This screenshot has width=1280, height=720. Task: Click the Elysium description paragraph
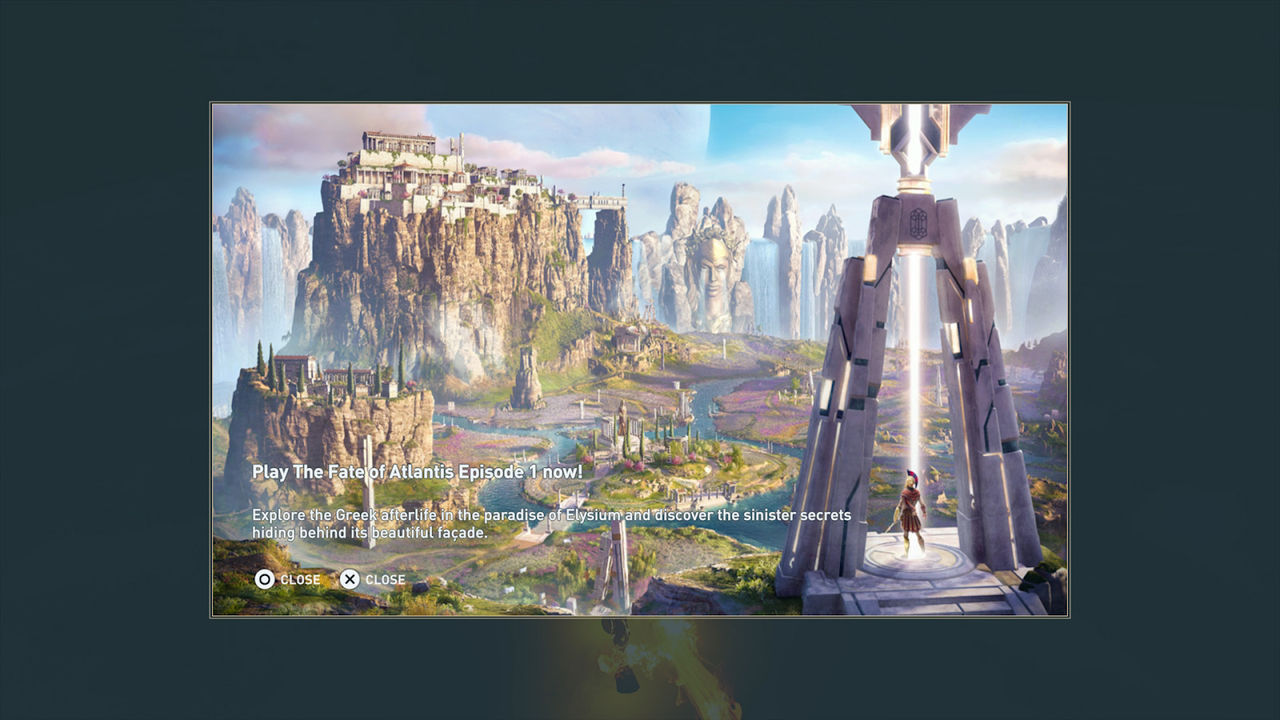pyautogui.click(x=550, y=522)
